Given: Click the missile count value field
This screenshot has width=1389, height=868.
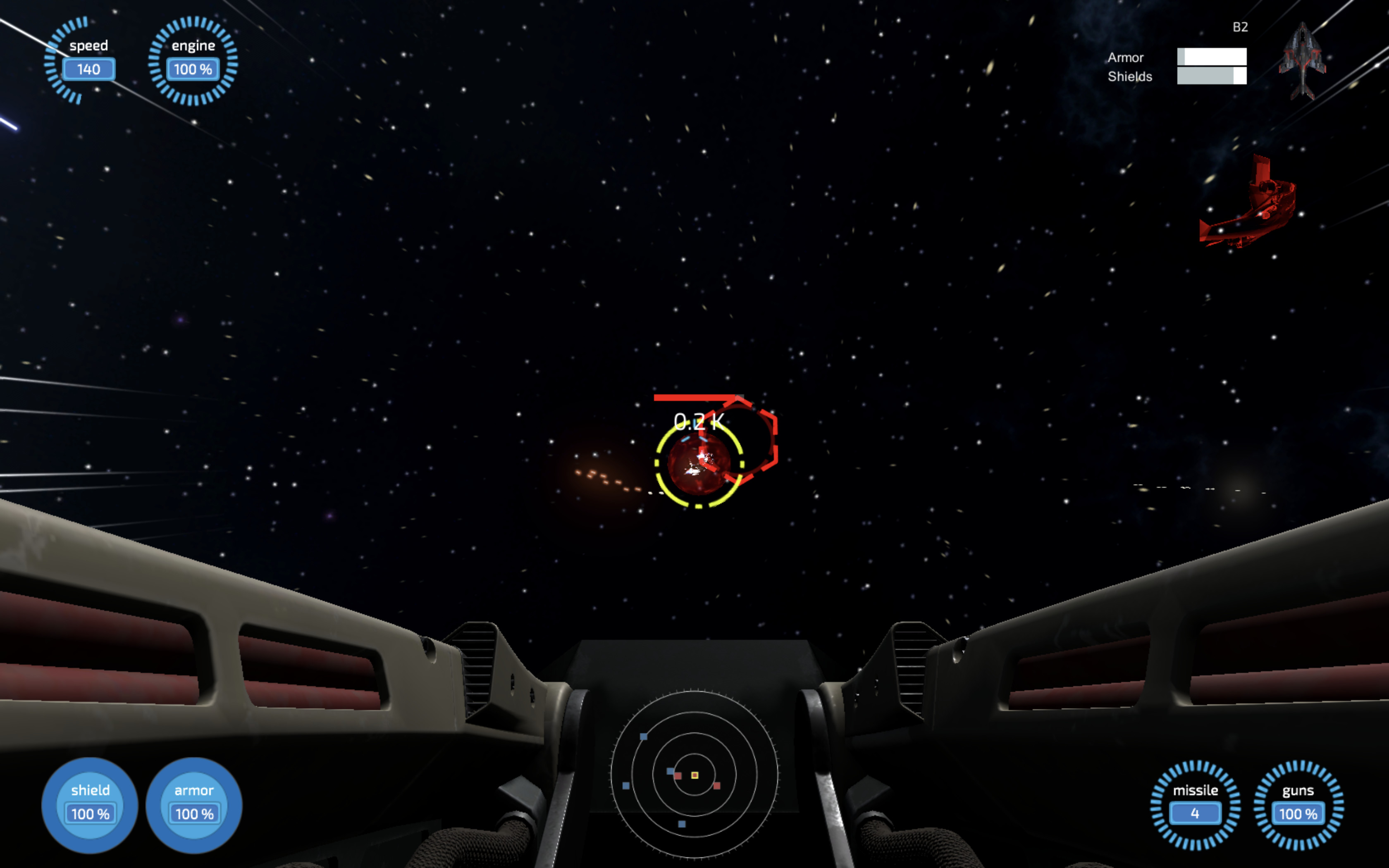Looking at the screenshot, I should [x=1196, y=813].
